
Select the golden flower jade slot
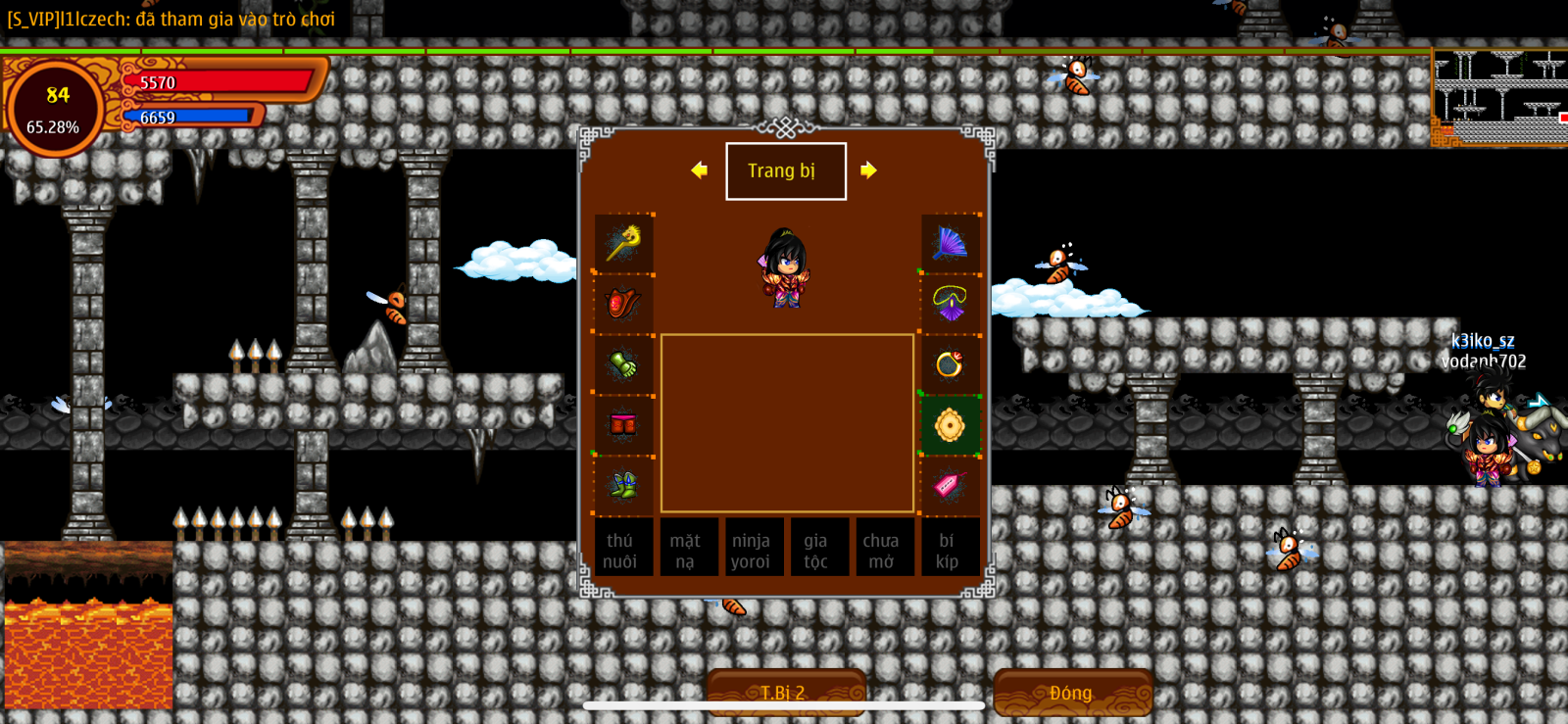click(x=950, y=425)
